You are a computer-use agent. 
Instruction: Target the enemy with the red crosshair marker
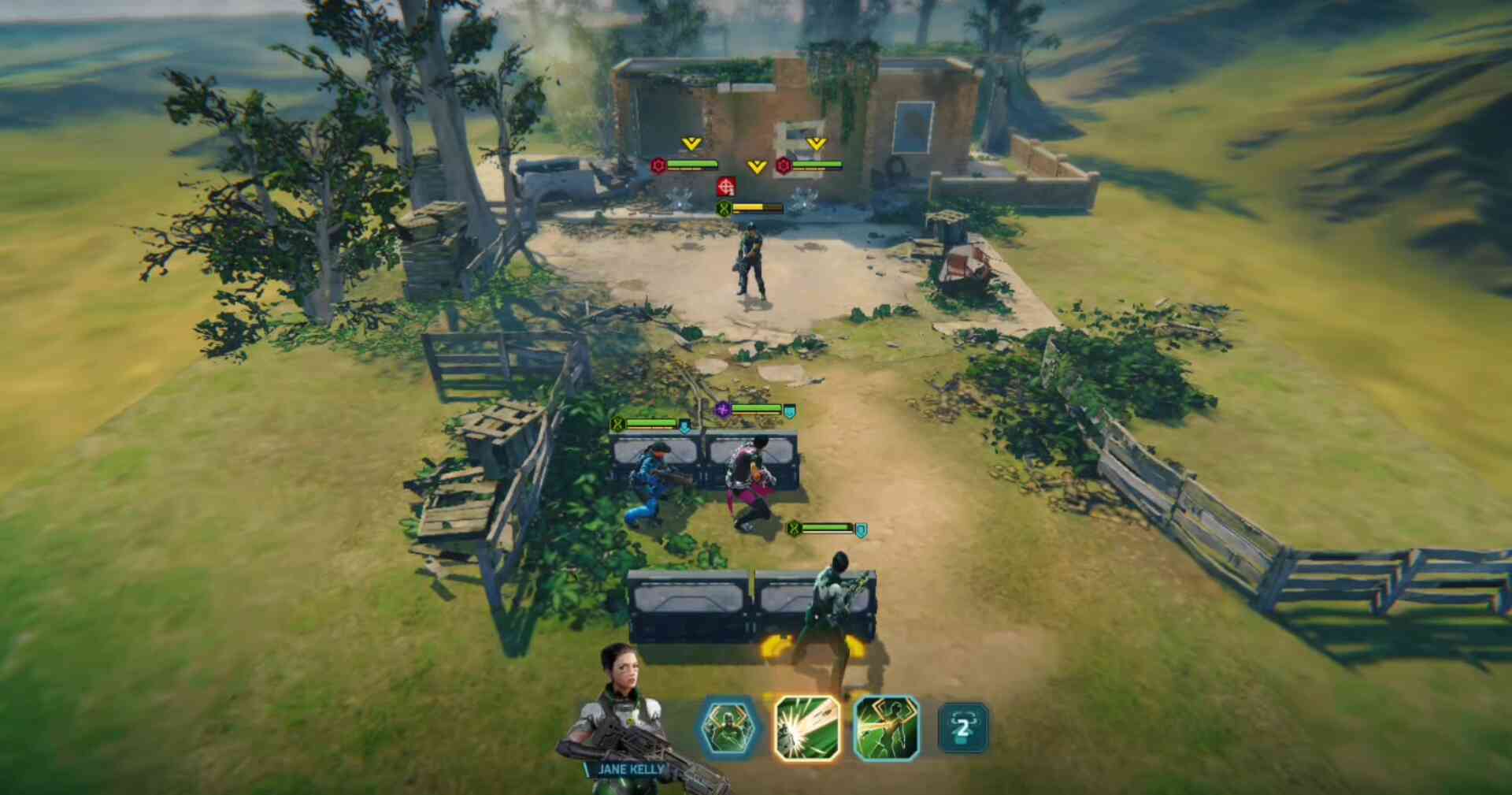726,187
